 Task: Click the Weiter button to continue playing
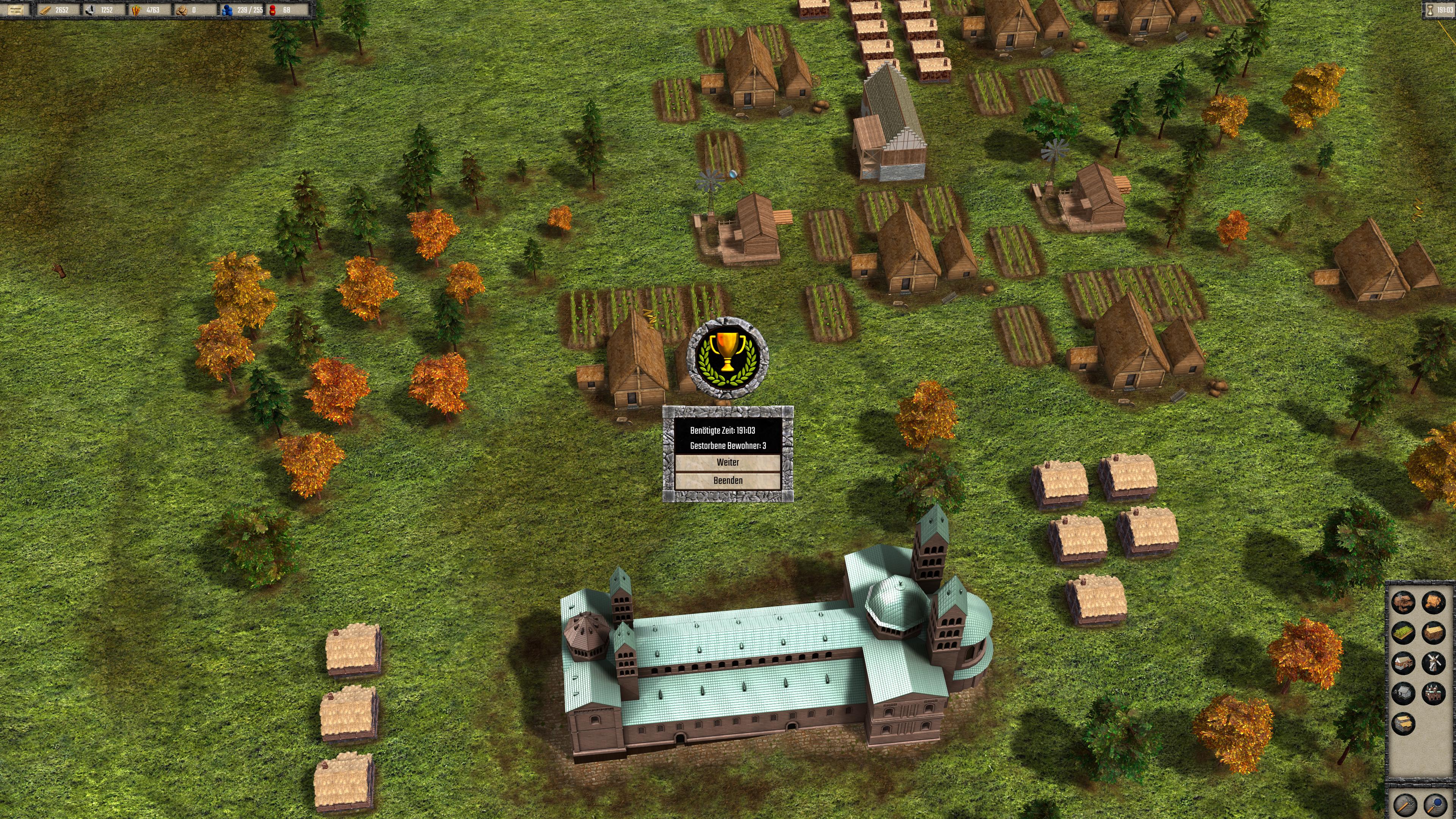click(x=728, y=462)
